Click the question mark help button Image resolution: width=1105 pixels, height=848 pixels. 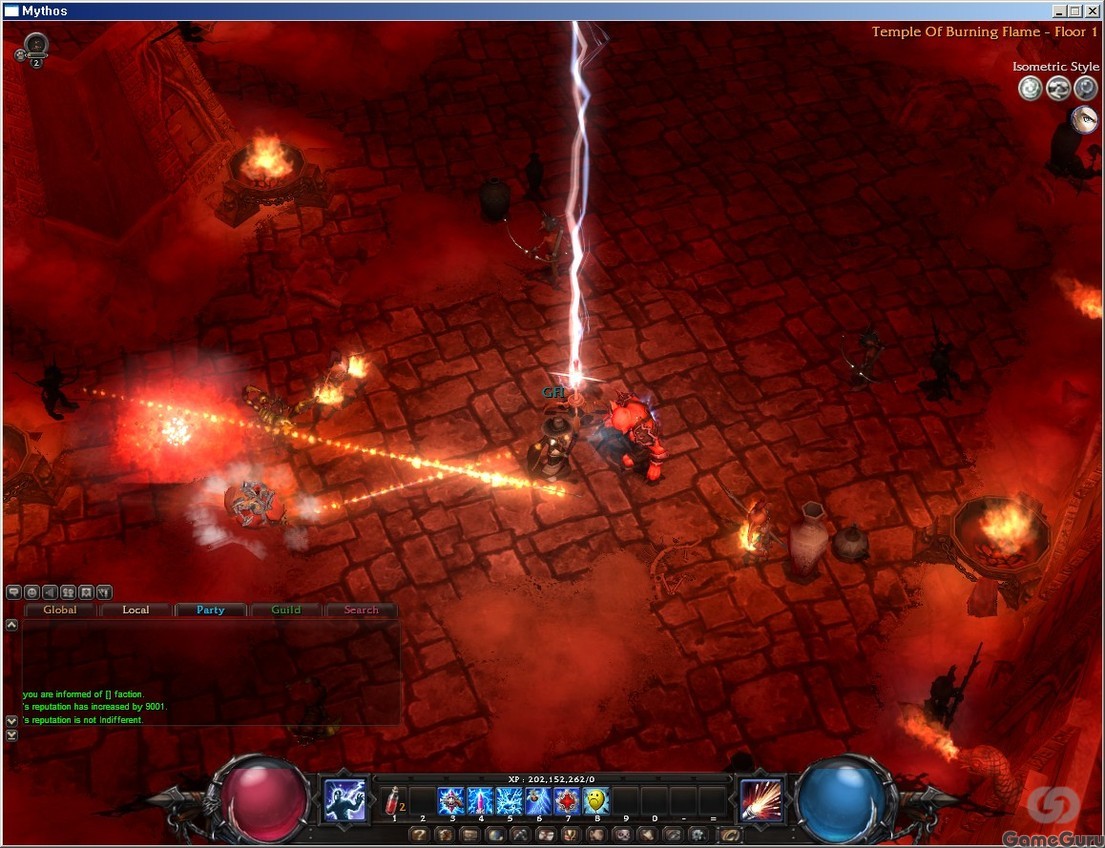(x=420, y=834)
